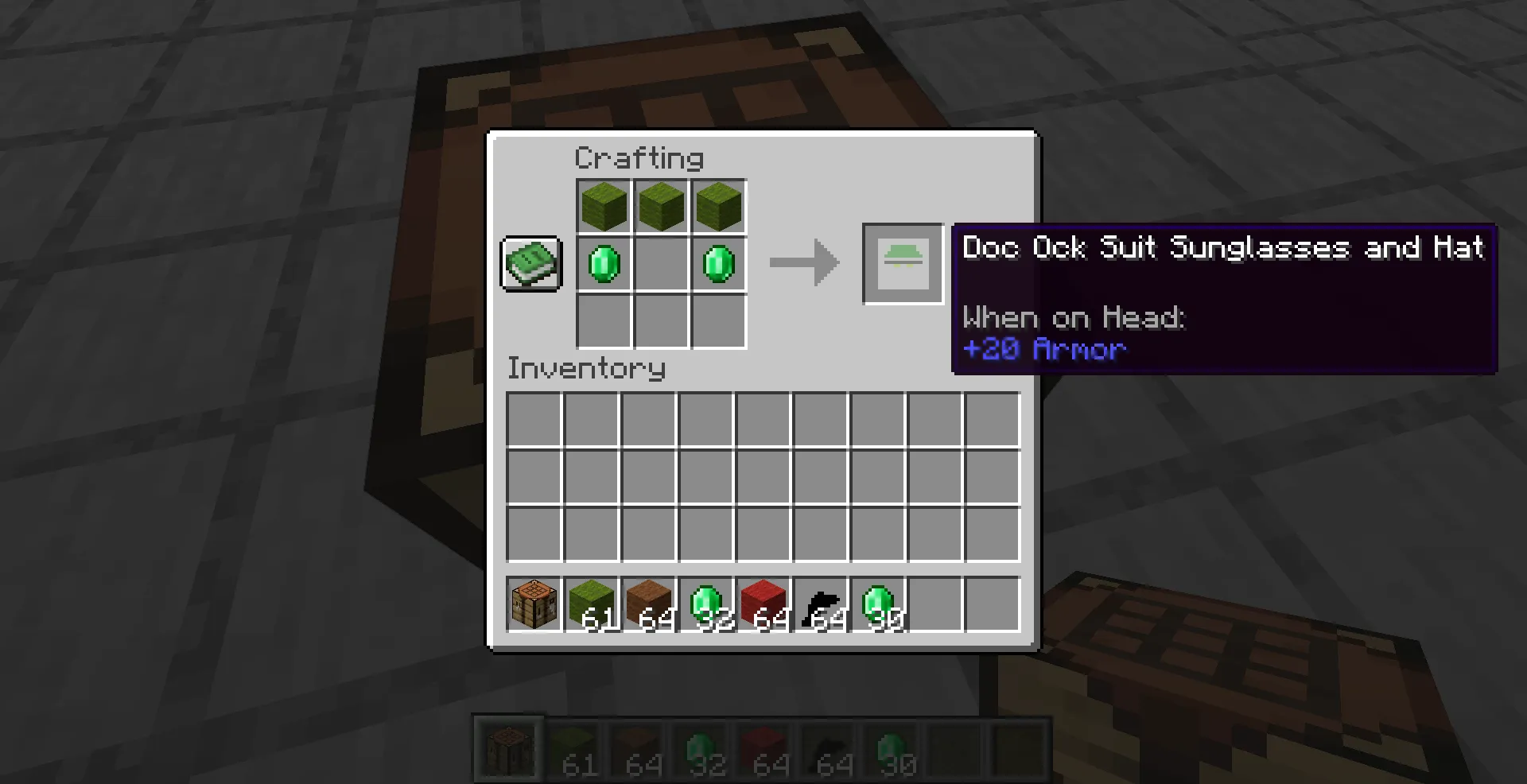
Task: Select the middle moss block in crafting grid
Action: tap(661, 206)
